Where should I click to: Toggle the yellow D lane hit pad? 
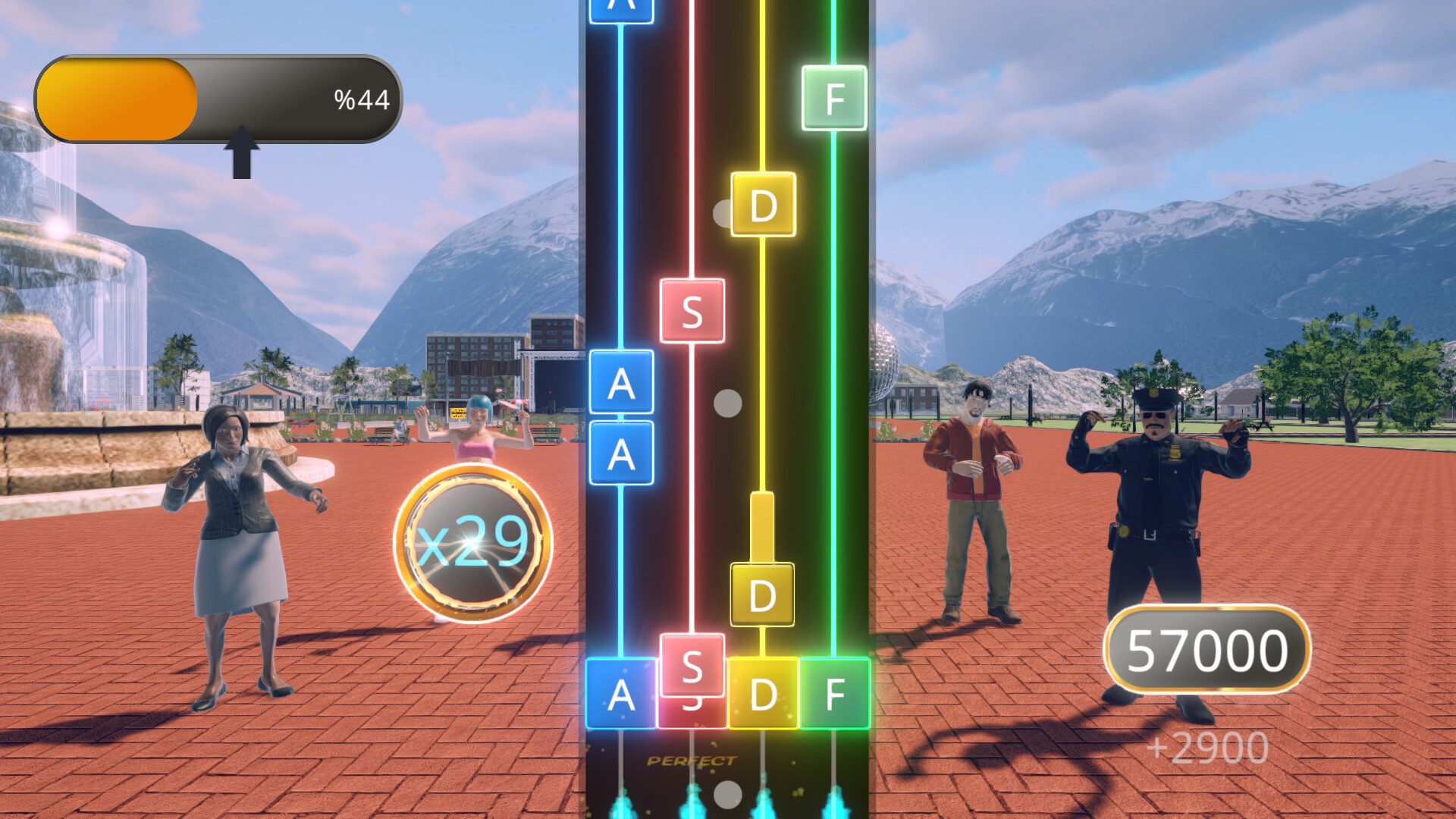tap(763, 692)
